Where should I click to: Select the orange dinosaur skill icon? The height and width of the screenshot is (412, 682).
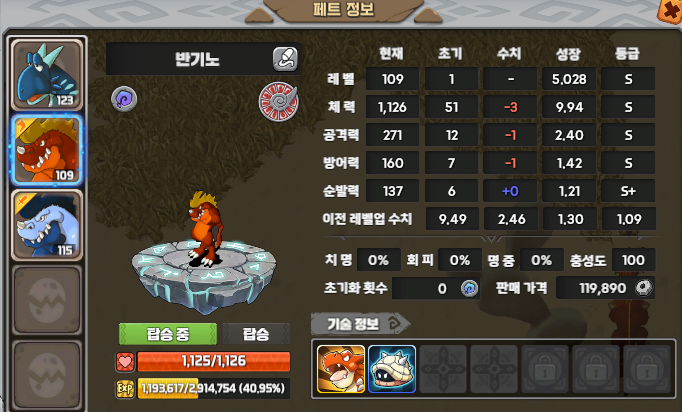click(x=341, y=368)
